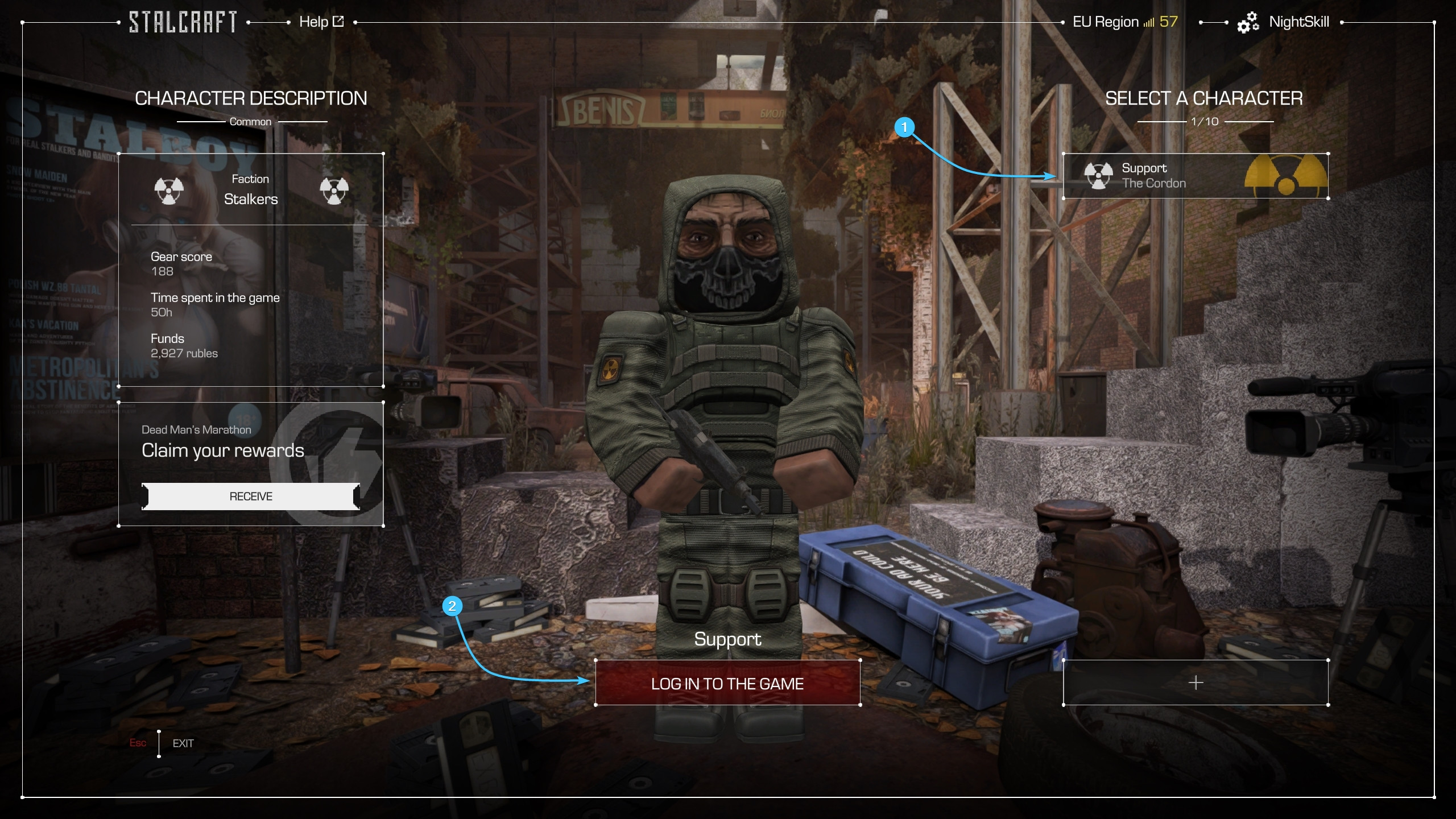Image resolution: width=1456 pixels, height=819 pixels.
Task: Open the NightSkill account name
Action: tap(1298, 22)
